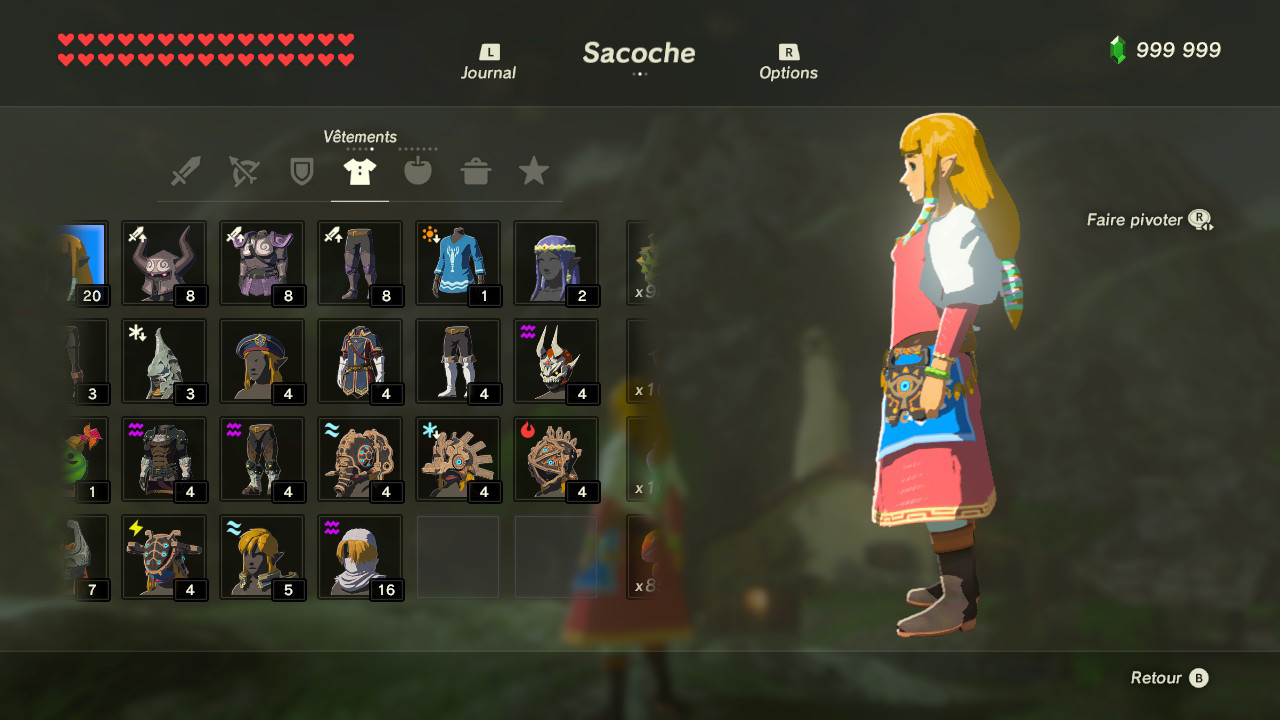Image resolution: width=1280 pixels, height=720 pixels.
Task: Open the cooked food pot icon tab
Action: click(x=476, y=170)
